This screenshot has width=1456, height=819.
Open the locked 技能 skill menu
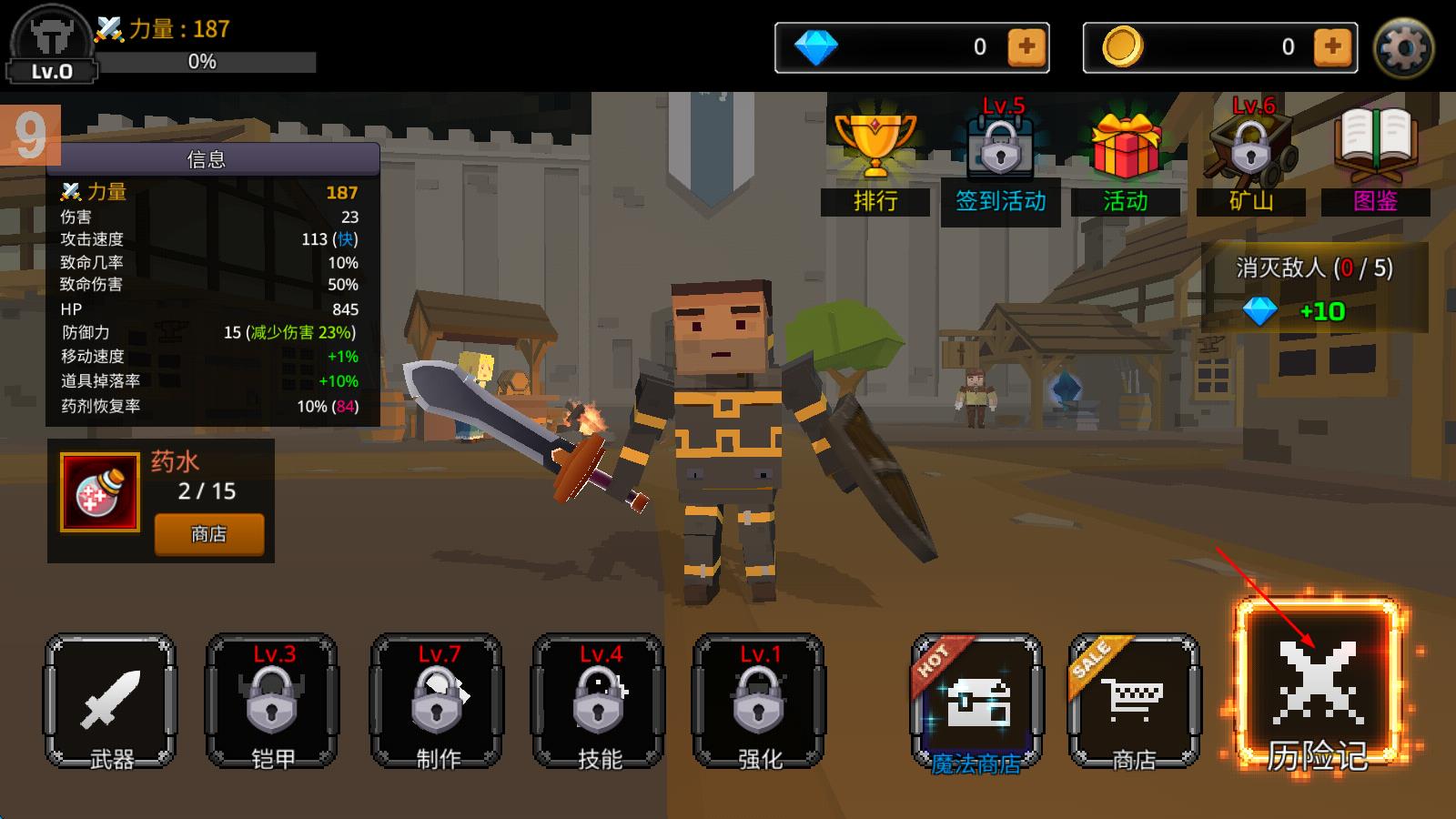[x=598, y=702]
